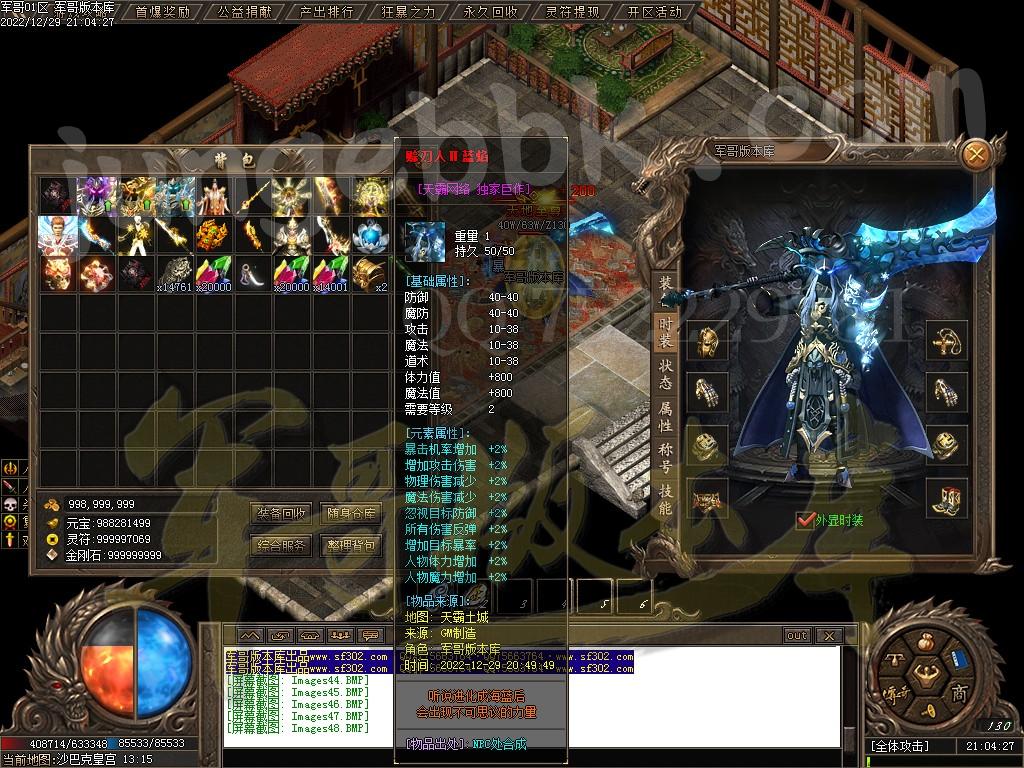Click the 装备回收 button in the bag

(x=281, y=513)
